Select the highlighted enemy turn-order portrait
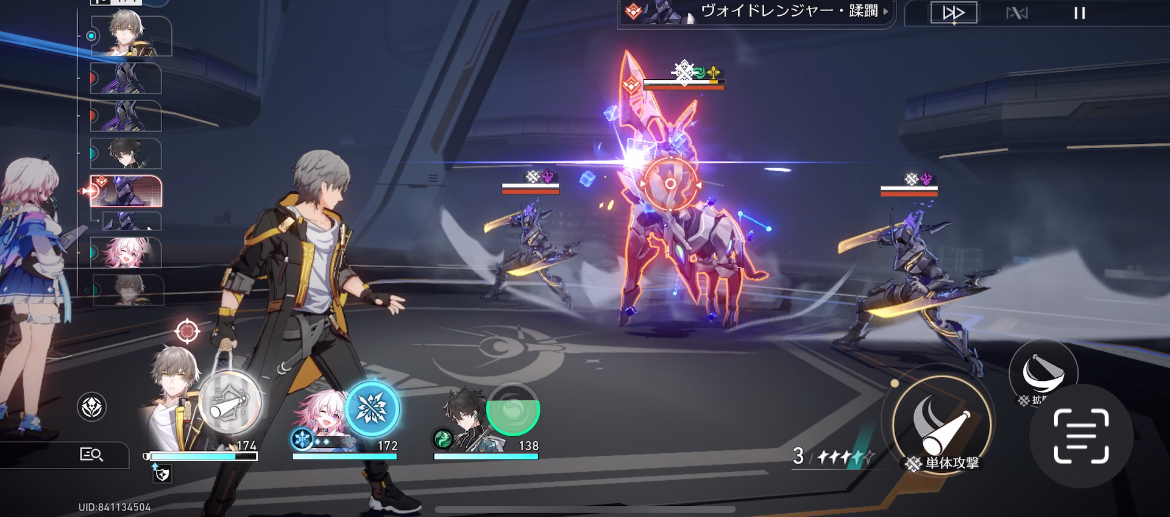The image size is (1170, 517). coord(126,190)
